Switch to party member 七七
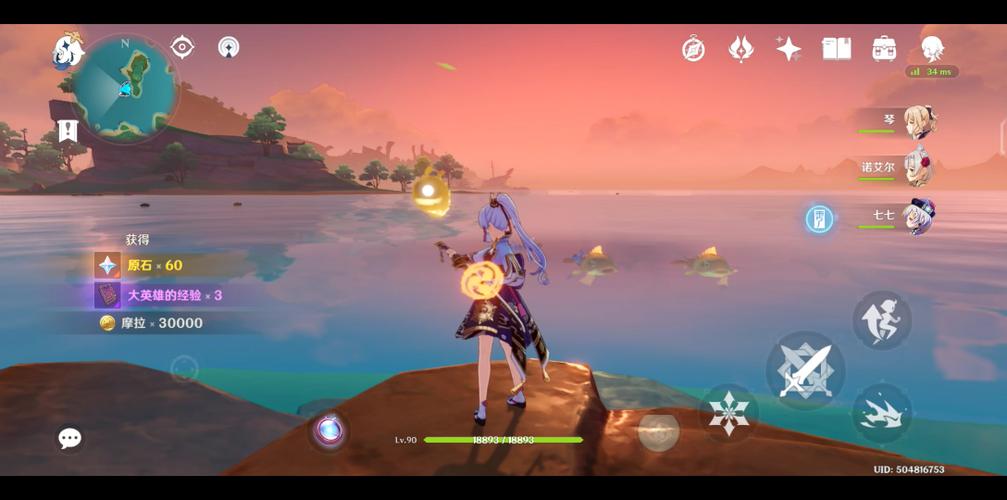Viewport: 1007px width, 500px height. [918, 215]
